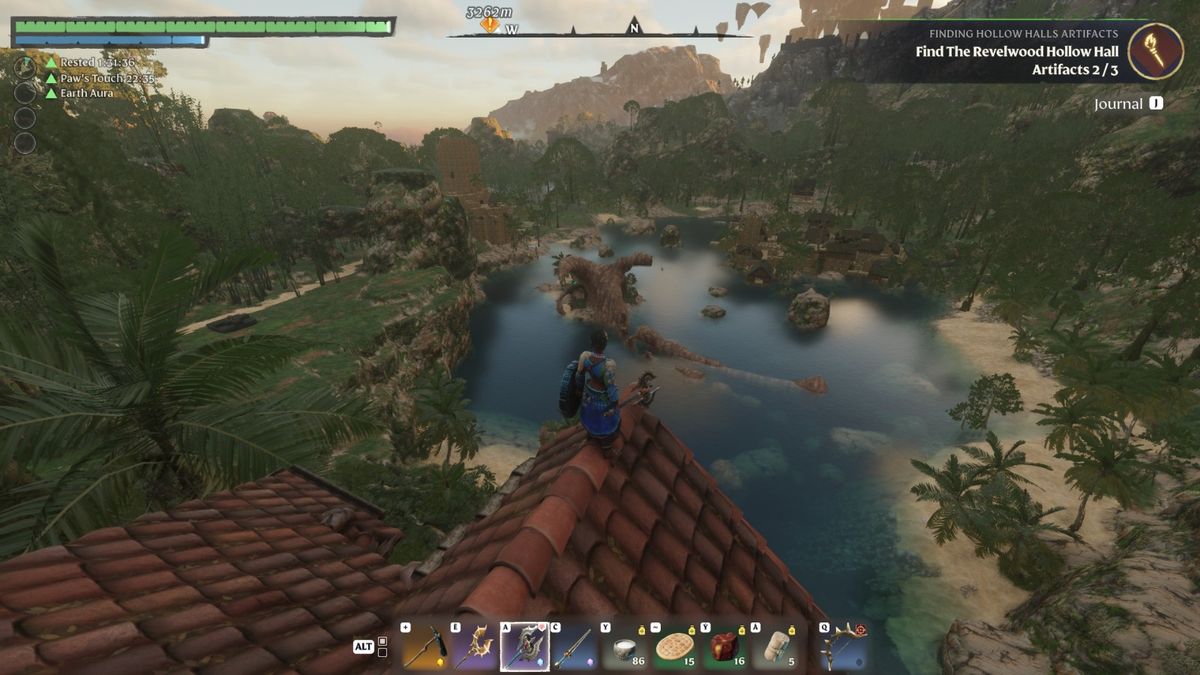1200x675 pixels.
Task: Choose the highlighted battle axe slot
Action: tap(525, 647)
